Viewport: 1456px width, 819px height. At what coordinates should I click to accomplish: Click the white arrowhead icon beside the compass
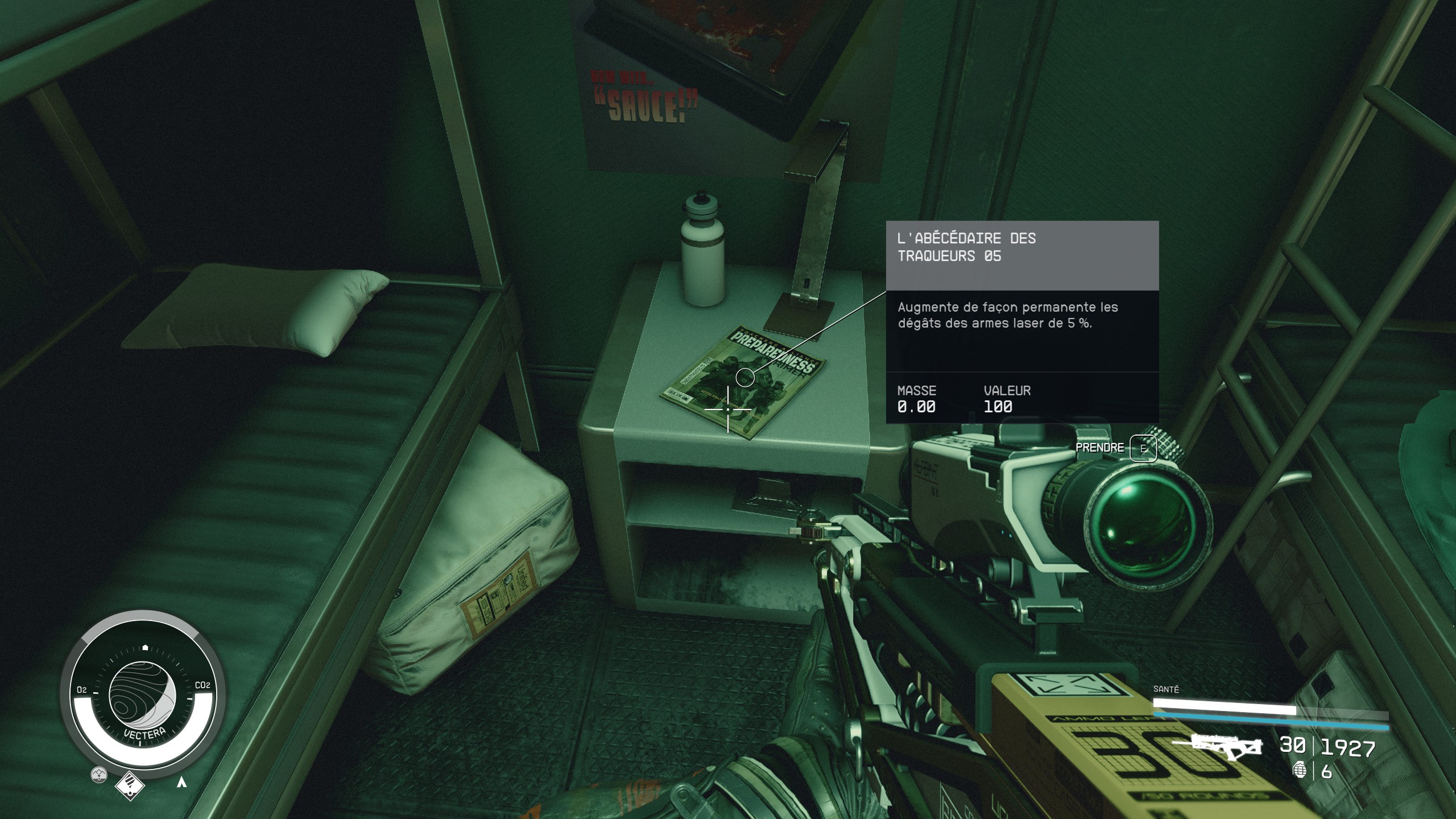[182, 782]
